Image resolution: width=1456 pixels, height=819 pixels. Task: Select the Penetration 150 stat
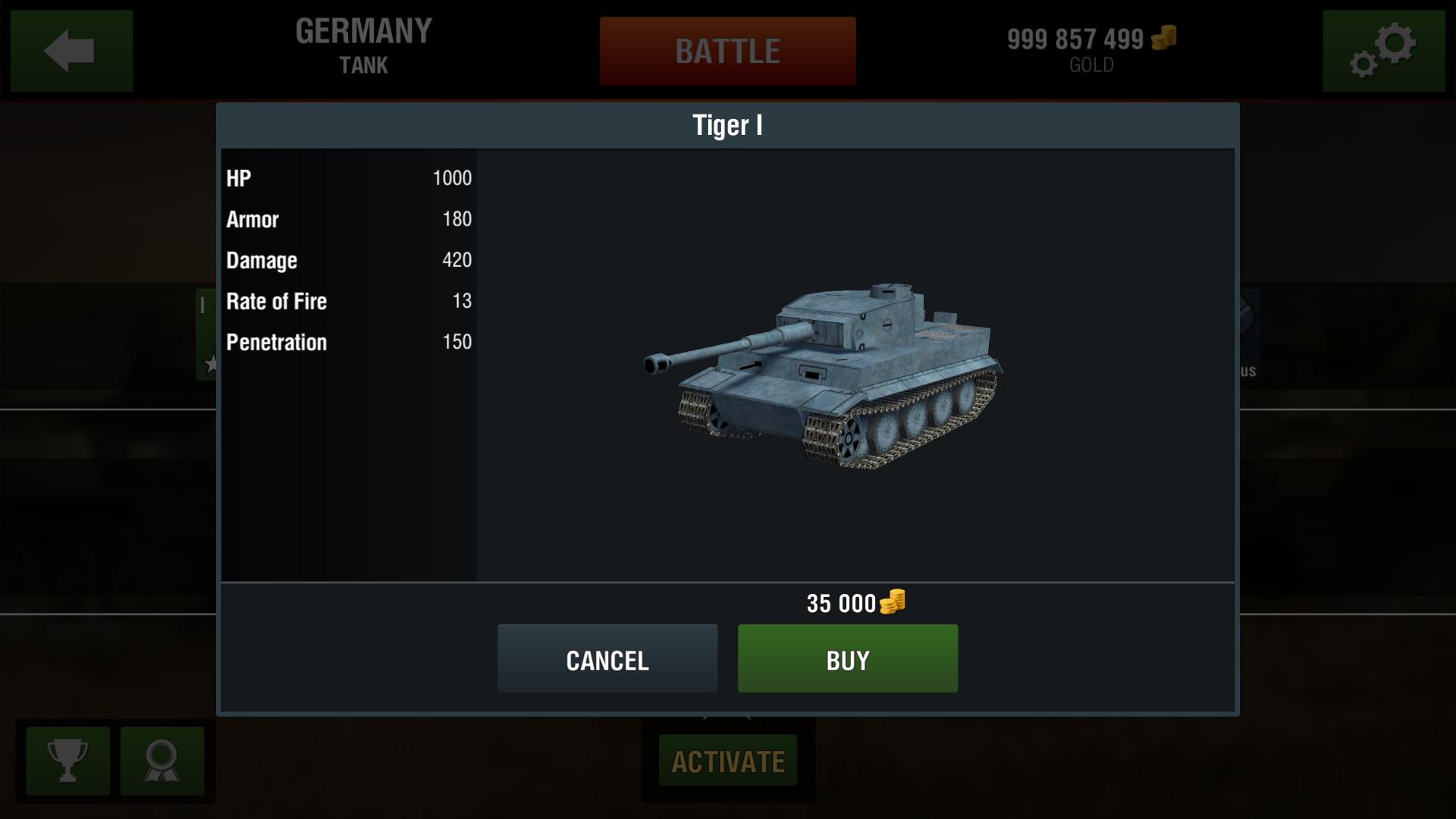(349, 342)
